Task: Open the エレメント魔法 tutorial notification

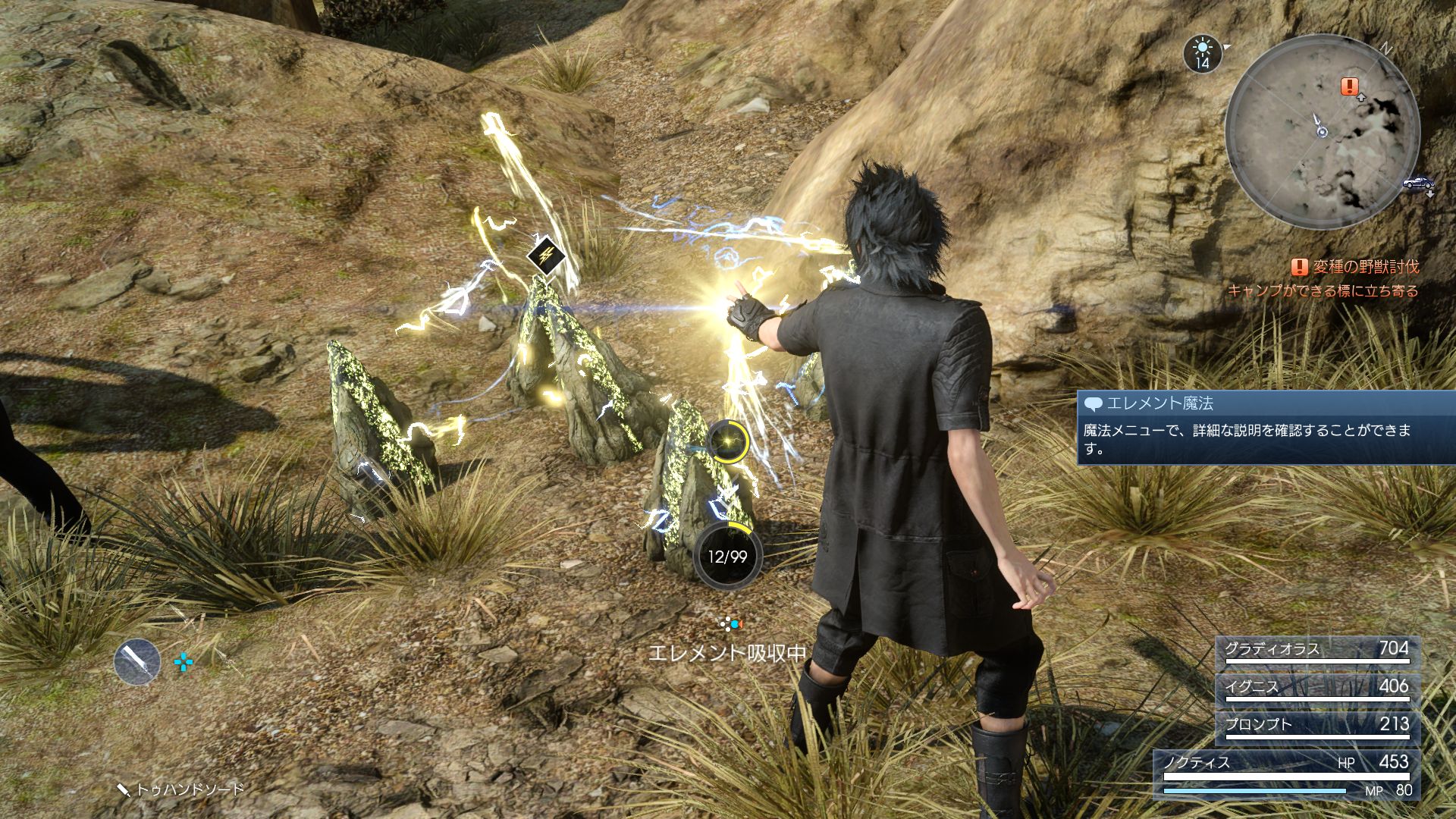Action: 1265,427
